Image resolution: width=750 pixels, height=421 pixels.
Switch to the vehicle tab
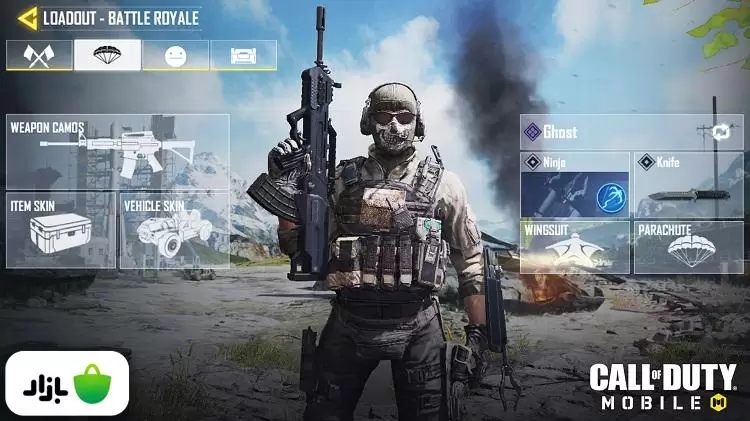point(243,55)
